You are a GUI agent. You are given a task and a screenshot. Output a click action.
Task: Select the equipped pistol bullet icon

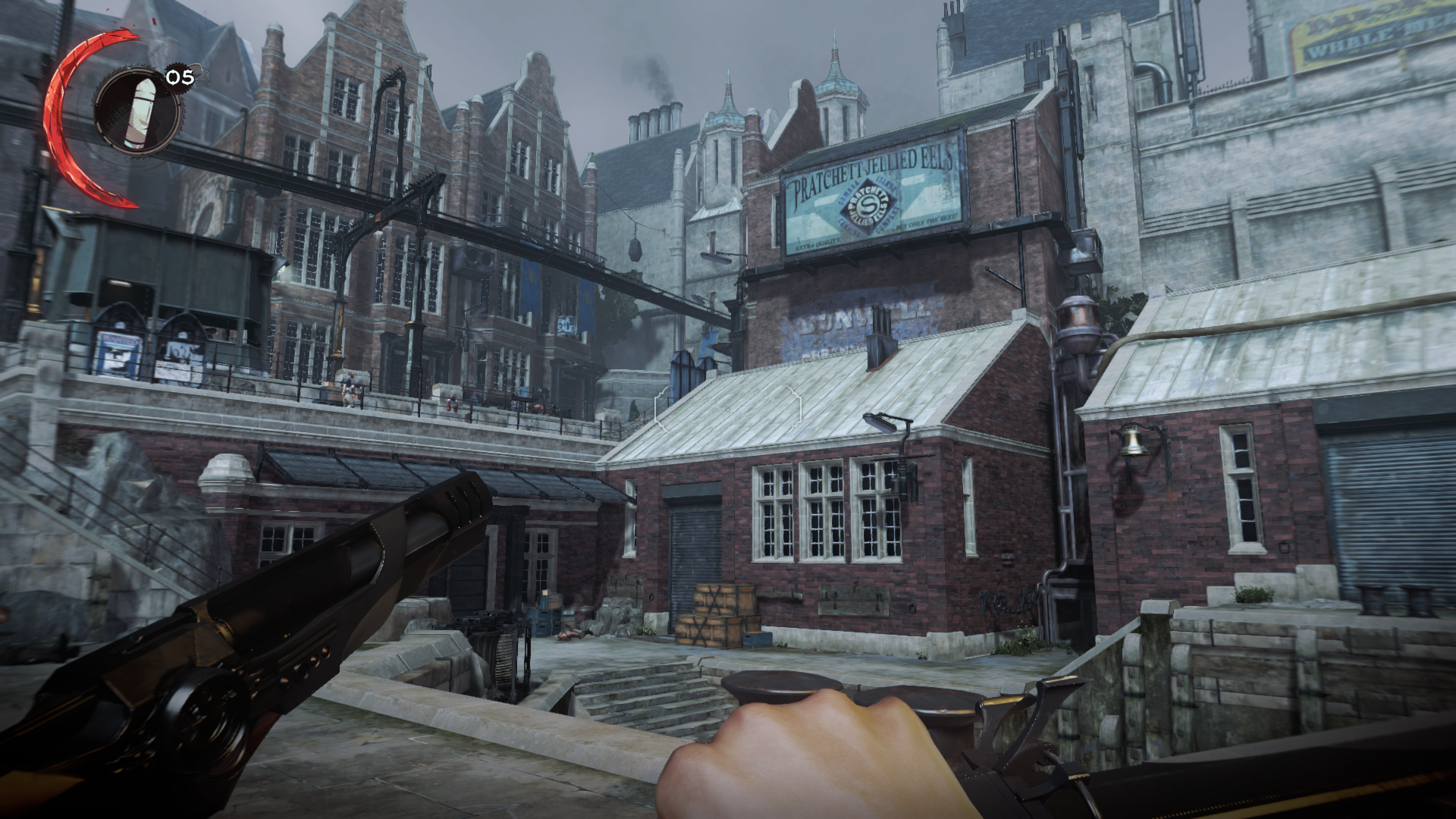pos(138,111)
